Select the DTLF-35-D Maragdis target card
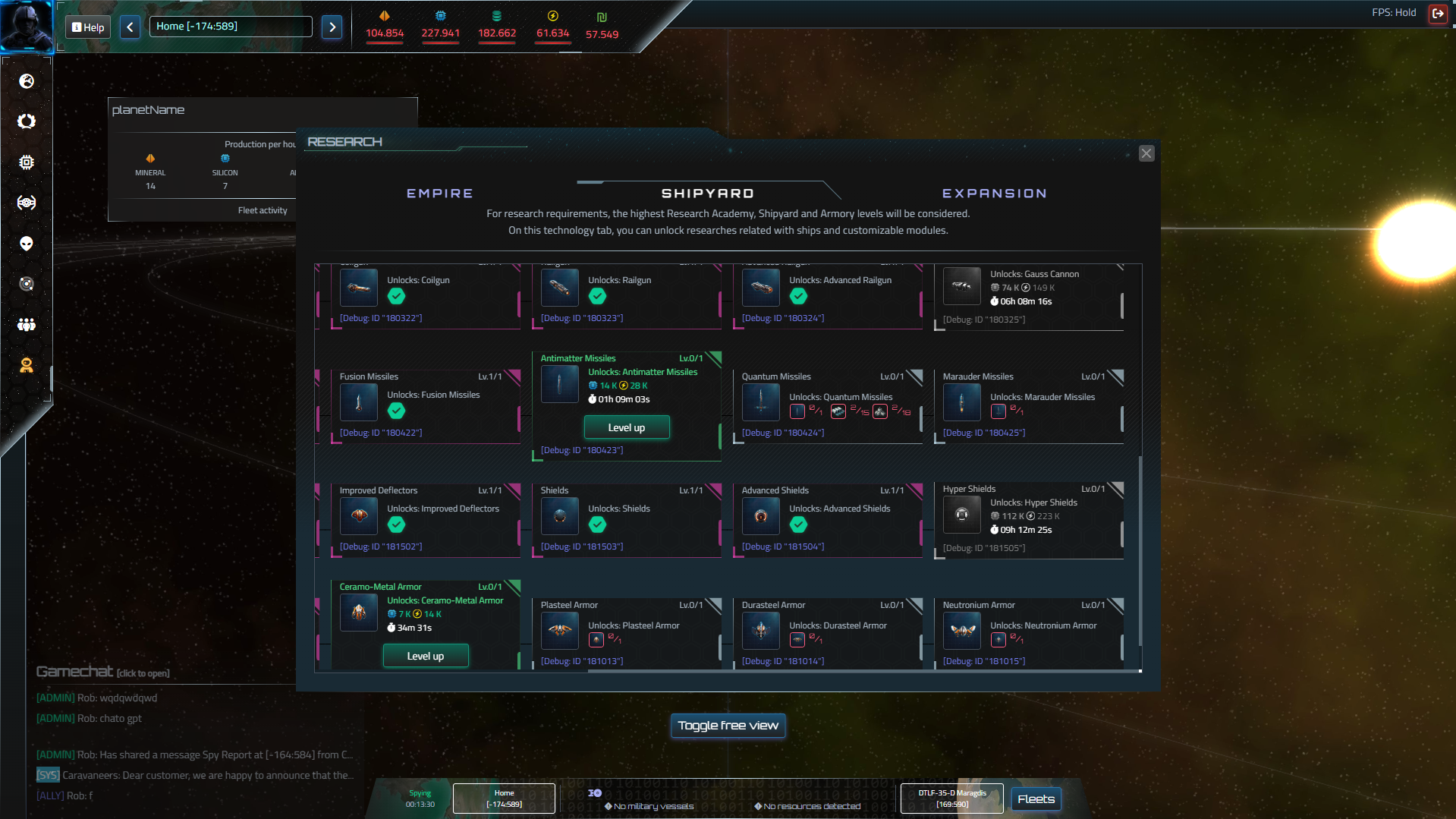 pos(951,799)
